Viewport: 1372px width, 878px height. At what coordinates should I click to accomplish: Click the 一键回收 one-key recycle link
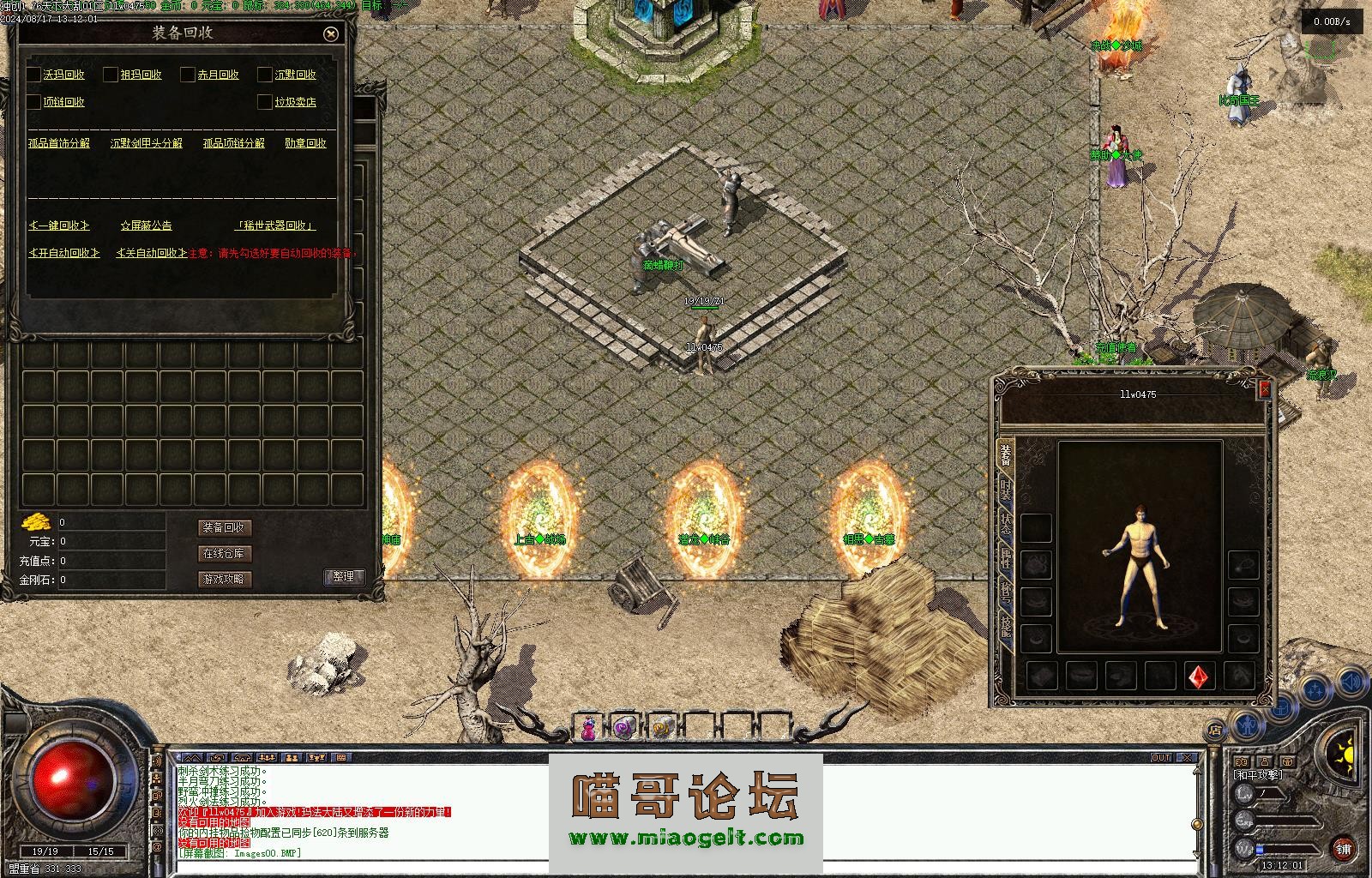coord(59,226)
